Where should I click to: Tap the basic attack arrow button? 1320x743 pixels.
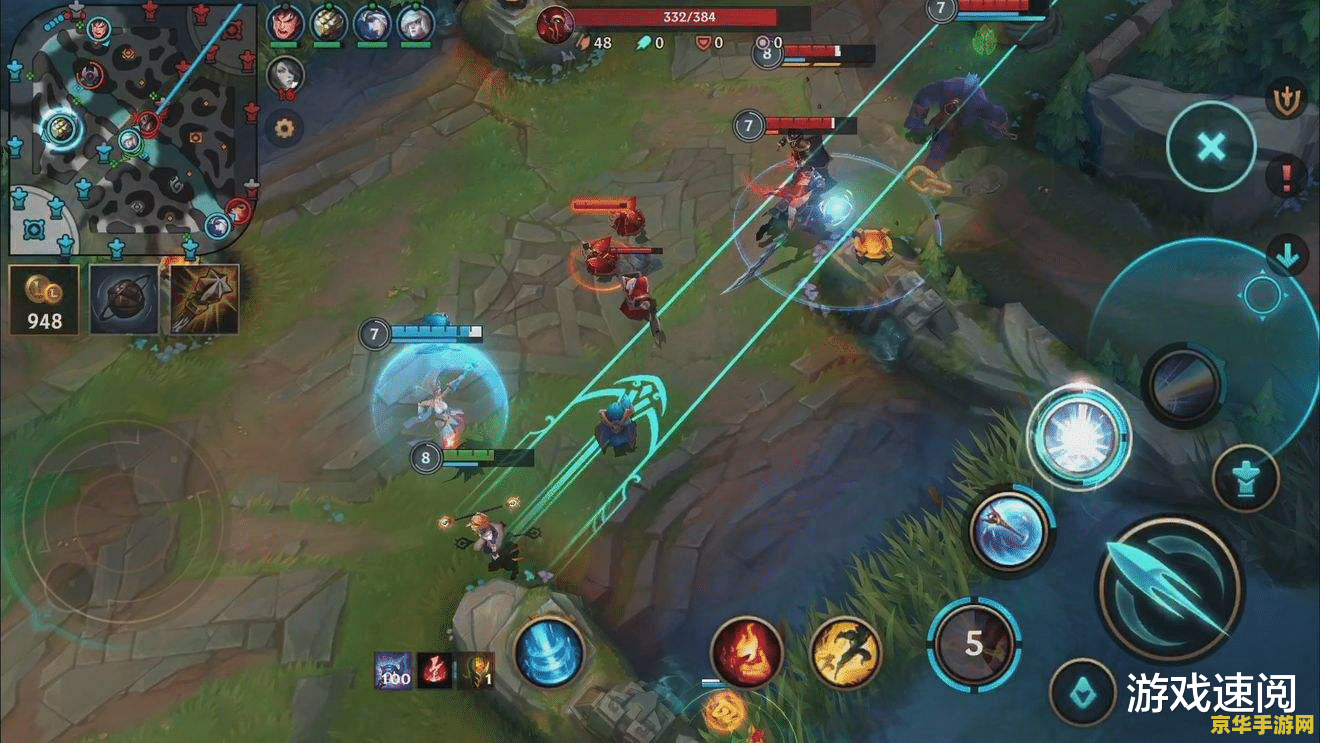1169,588
